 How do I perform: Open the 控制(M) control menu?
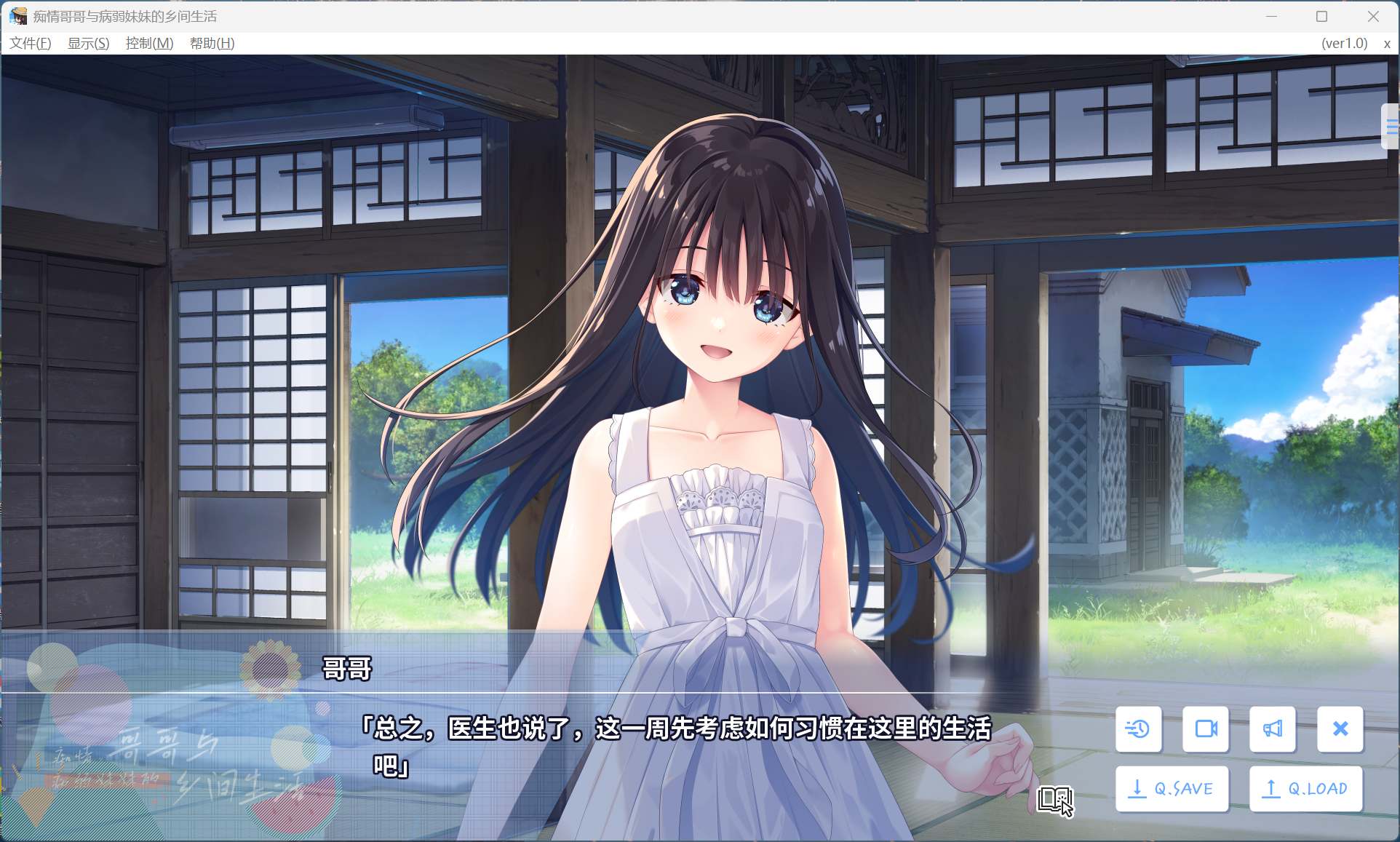148,44
